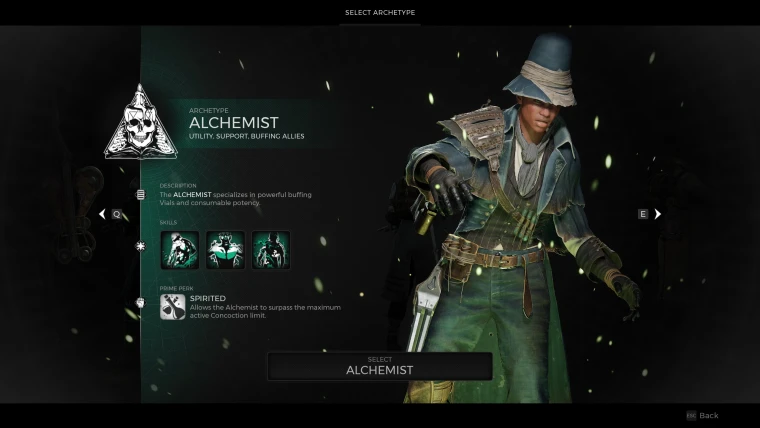
Task: Choose the broad-chested torso skill icon
Action: (225, 250)
